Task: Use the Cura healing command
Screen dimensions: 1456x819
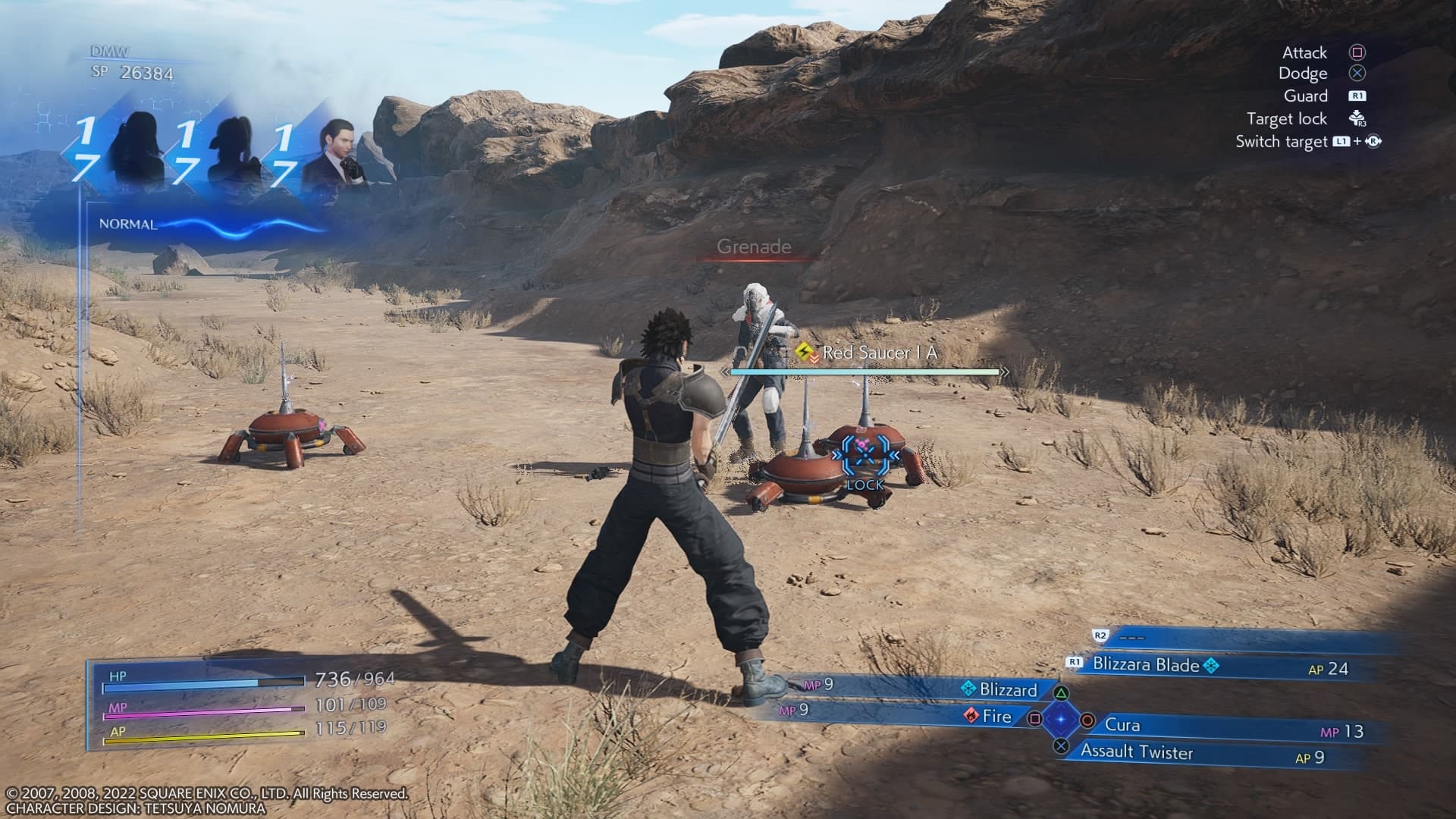Action: [x=1122, y=725]
